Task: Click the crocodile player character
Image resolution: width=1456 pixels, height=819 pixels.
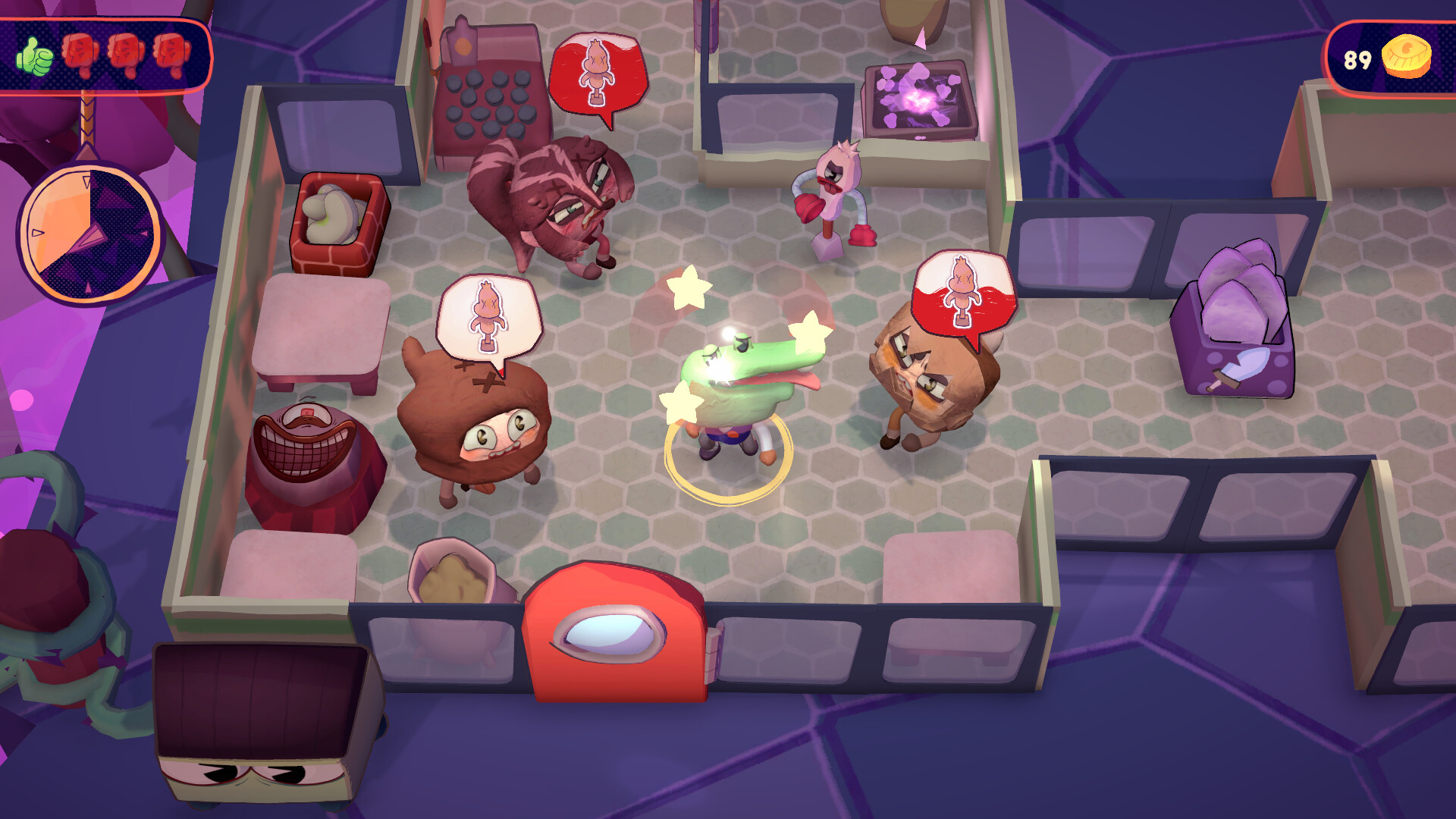Action: point(736,387)
